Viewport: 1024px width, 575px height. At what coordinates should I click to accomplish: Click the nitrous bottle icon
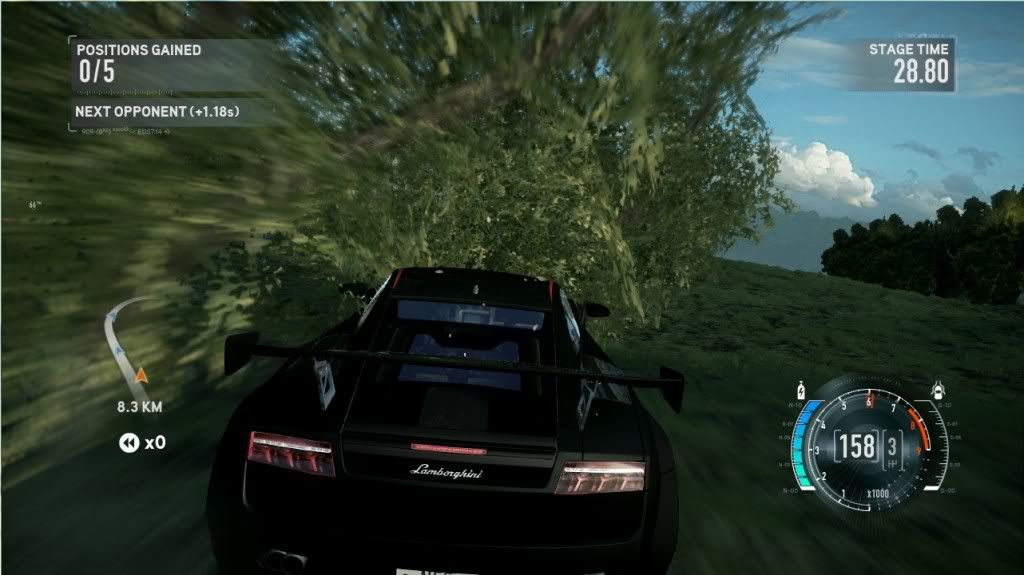799,389
